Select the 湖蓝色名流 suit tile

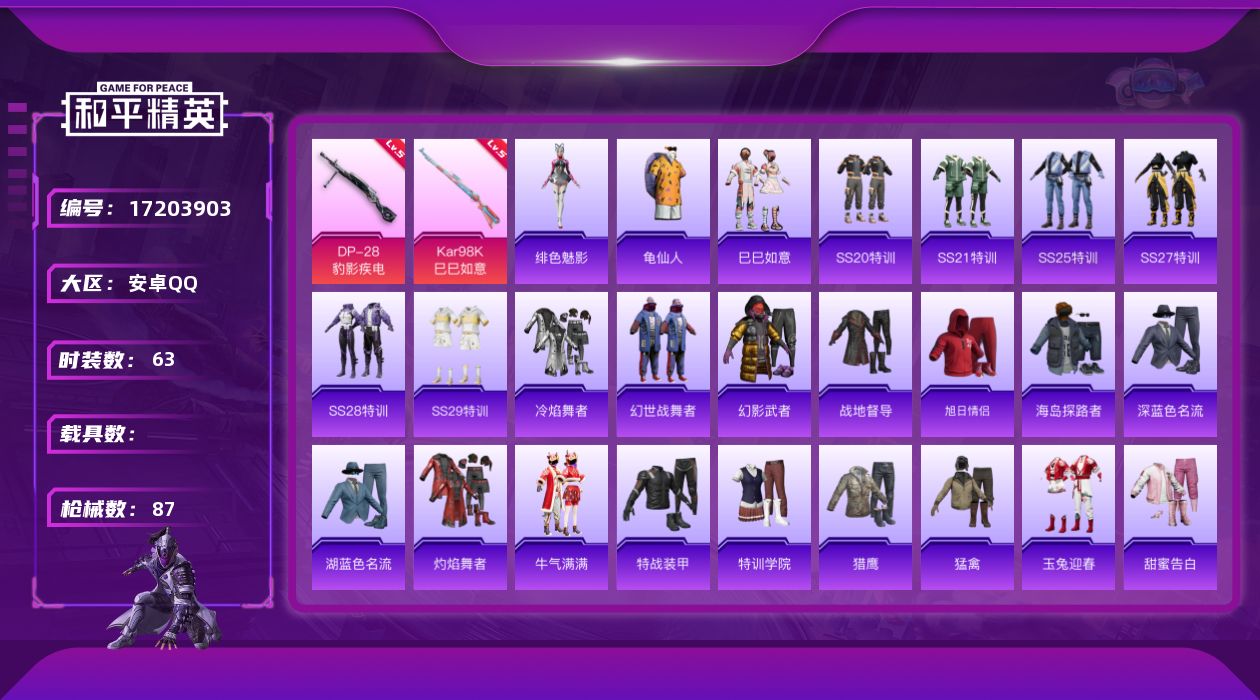click(x=358, y=517)
